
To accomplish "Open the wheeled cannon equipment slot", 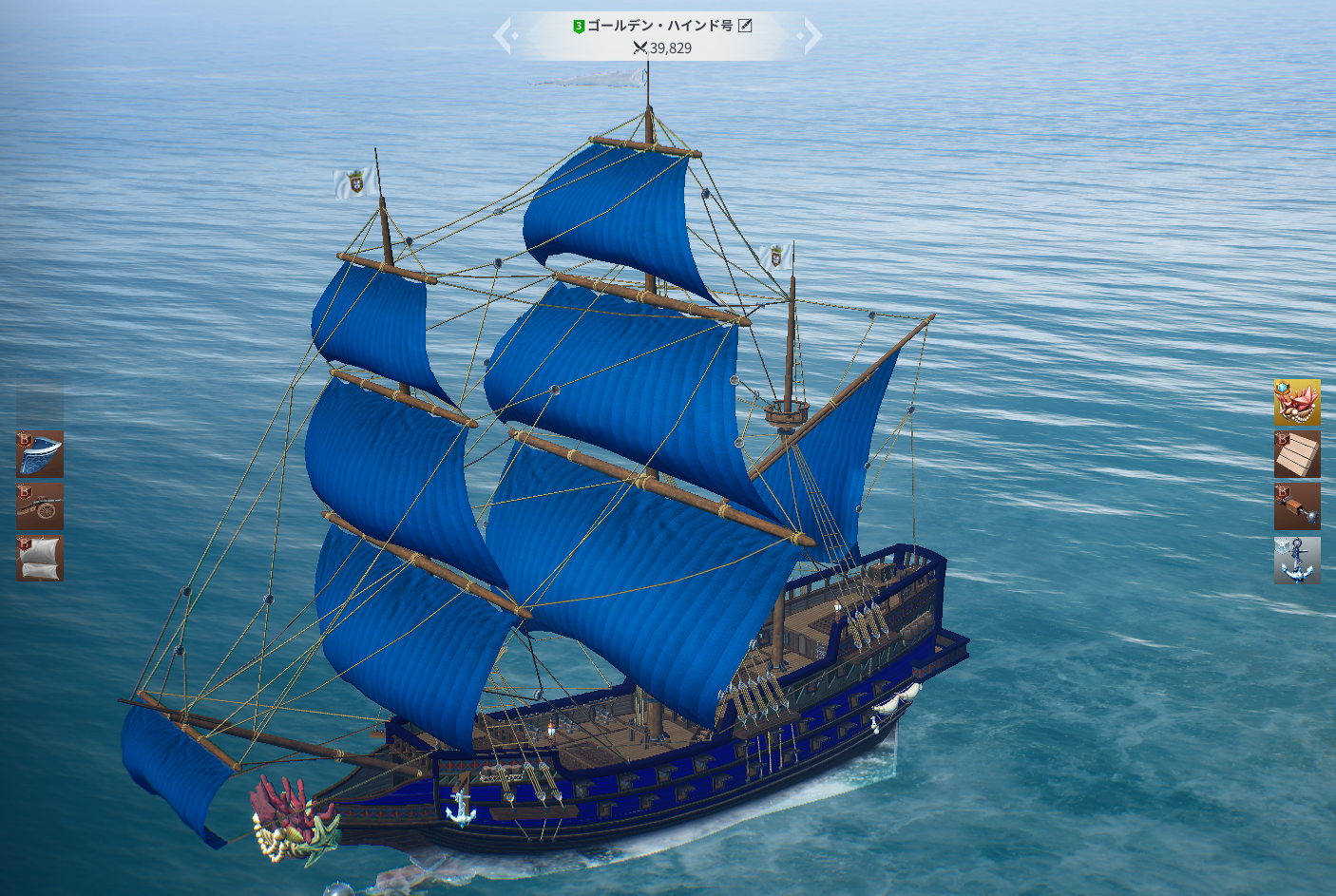I will (x=40, y=506).
